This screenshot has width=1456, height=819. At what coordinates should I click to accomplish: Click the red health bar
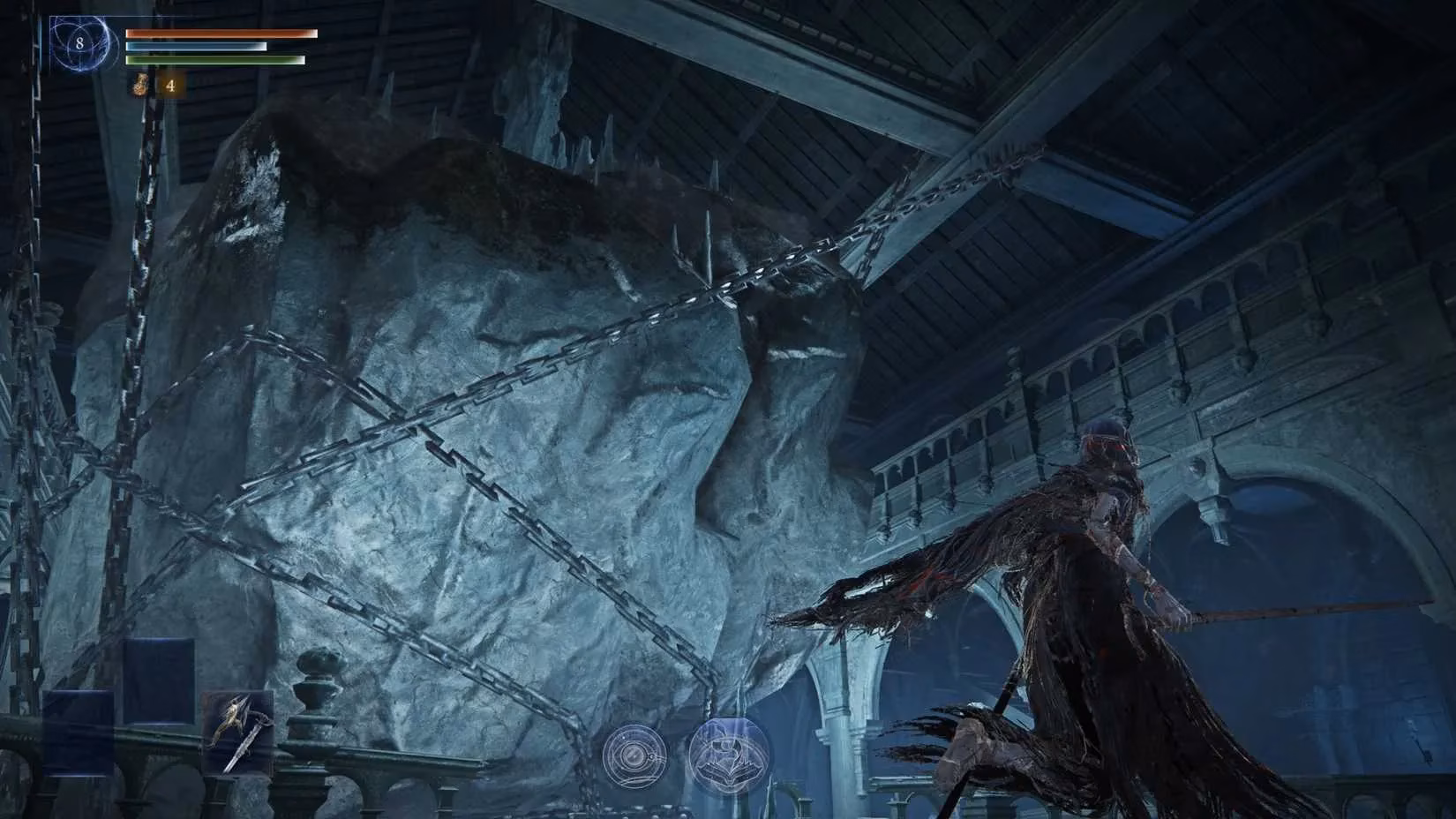[x=221, y=32]
